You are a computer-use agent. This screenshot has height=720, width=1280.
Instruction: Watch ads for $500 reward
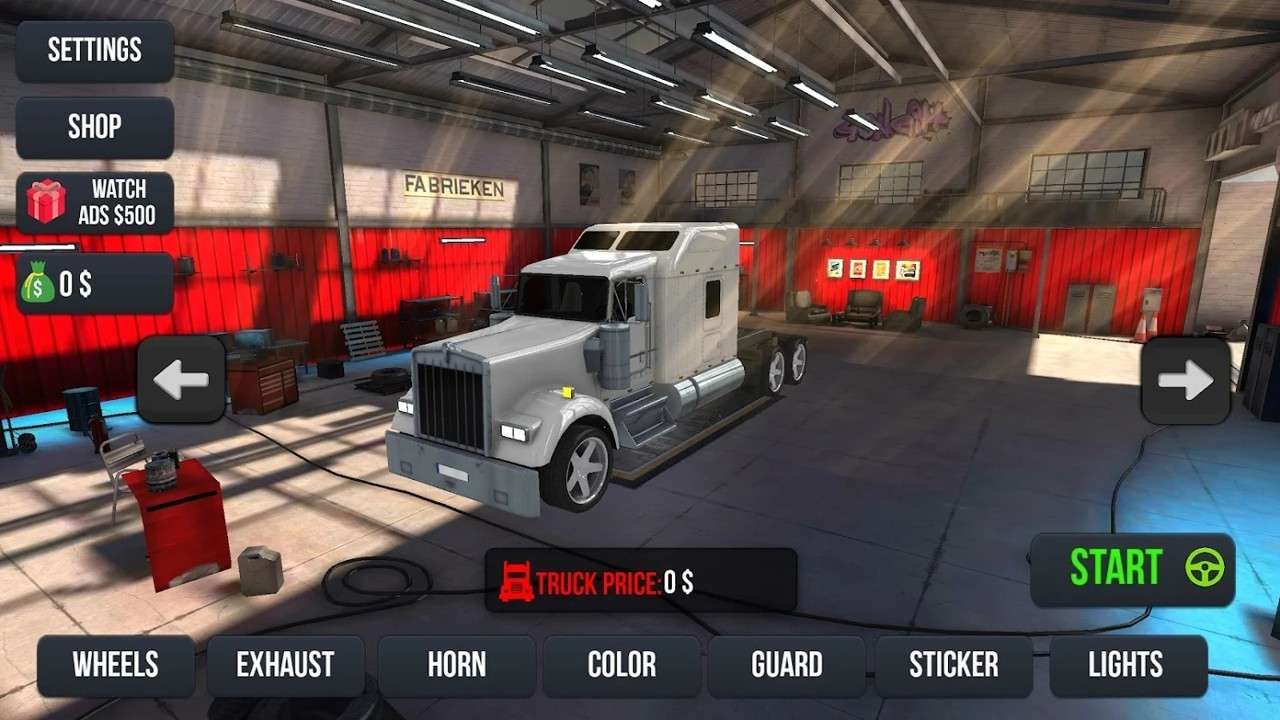pos(95,203)
